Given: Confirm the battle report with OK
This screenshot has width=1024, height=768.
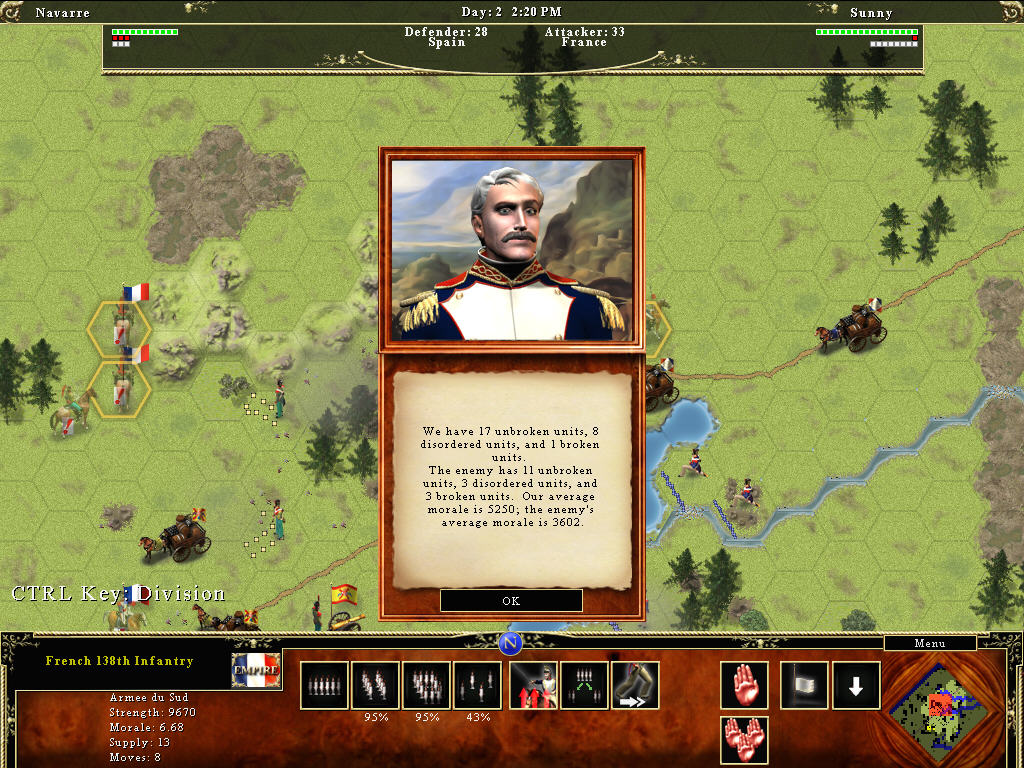Looking at the screenshot, I should 511,601.
